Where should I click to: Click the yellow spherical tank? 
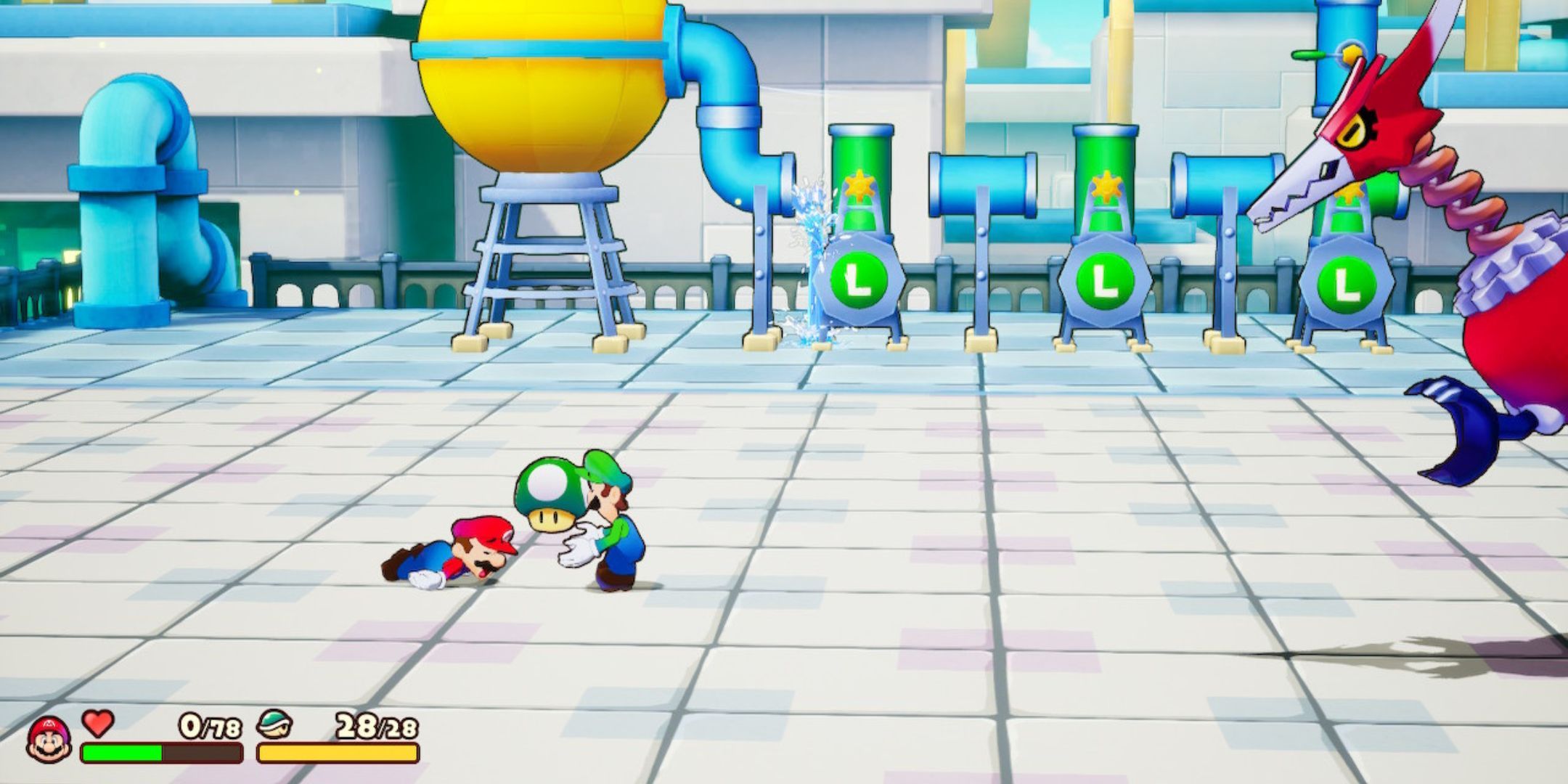tap(541, 80)
